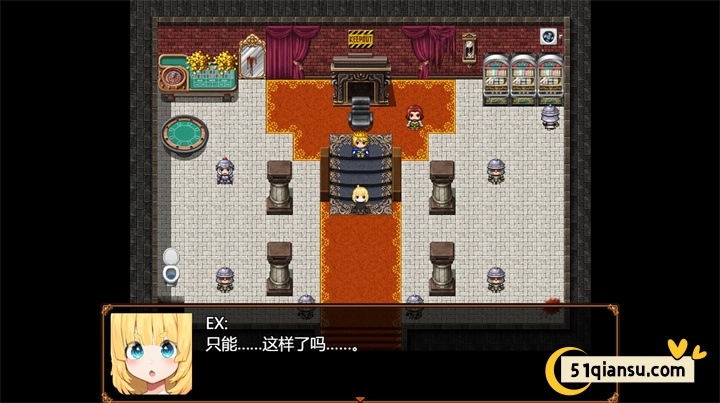The height and width of the screenshot is (403, 720).
Task: Click the dialogue continue arrow indicator
Action: [360, 399]
